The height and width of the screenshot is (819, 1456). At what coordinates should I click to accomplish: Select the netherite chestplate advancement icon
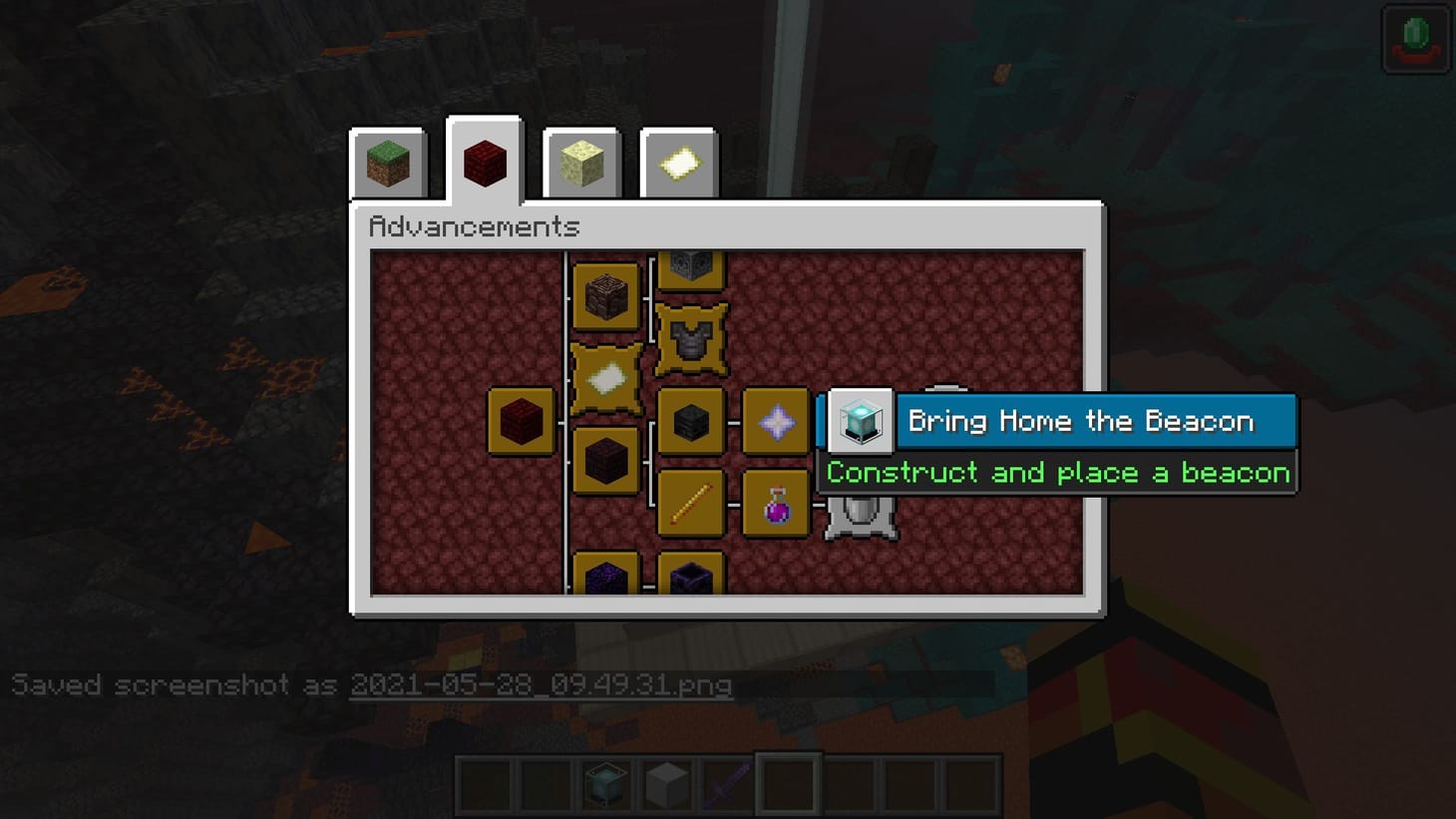click(691, 339)
